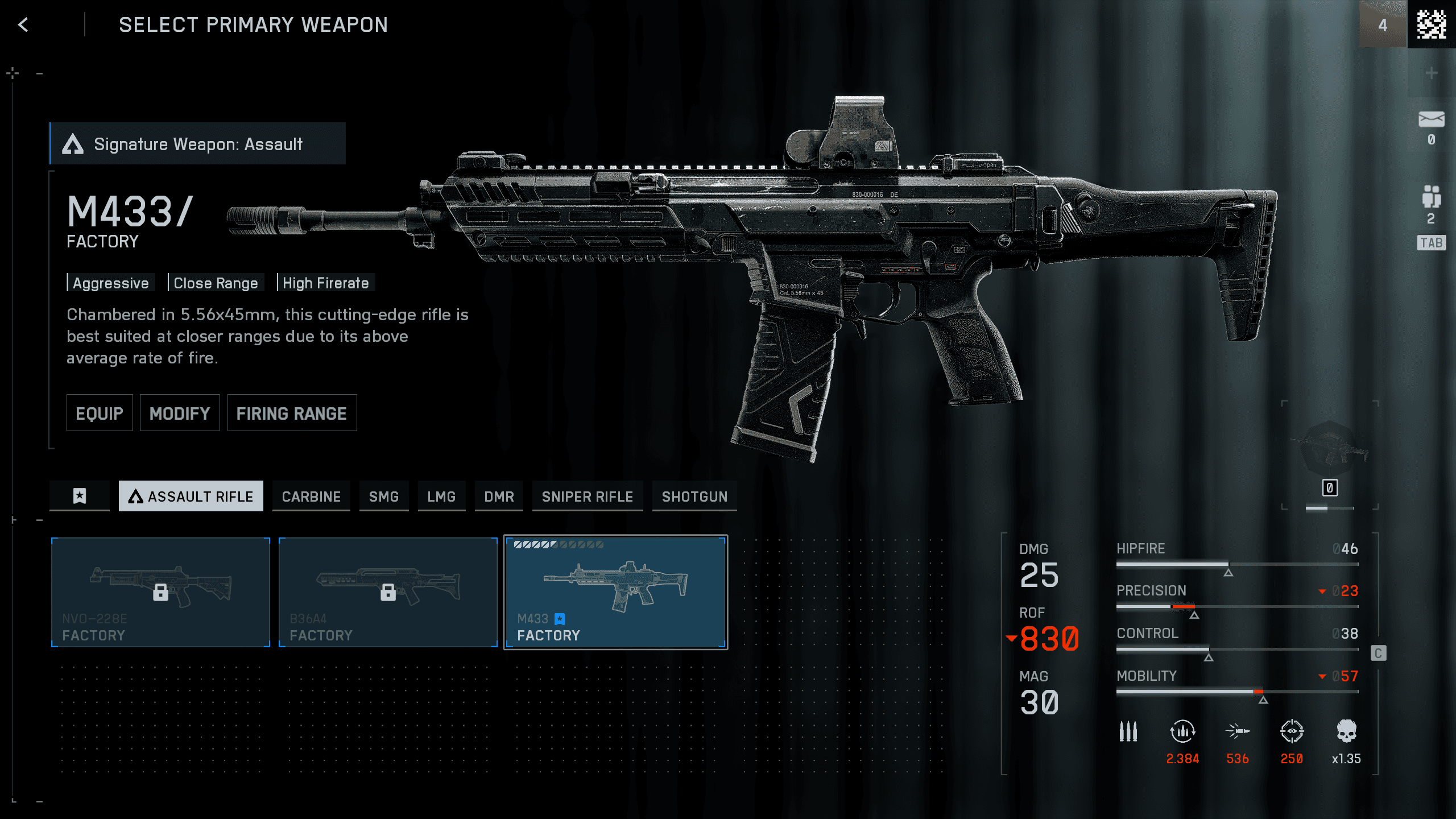This screenshot has height=819, width=1456.
Task: Go back using the arrow button
Action: click(23, 24)
